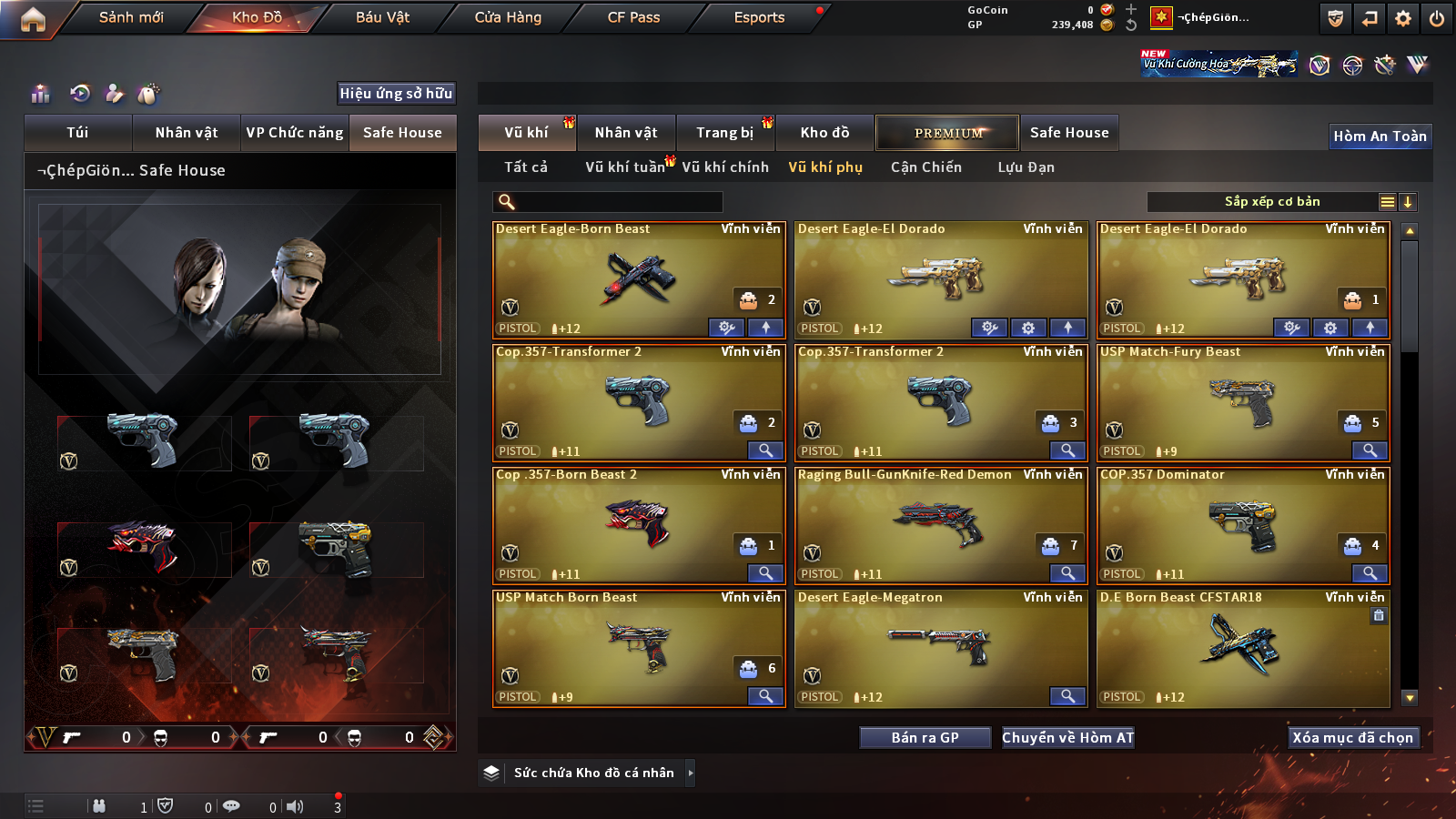Click the power exit button
The image size is (1456, 819).
click(x=1437, y=18)
